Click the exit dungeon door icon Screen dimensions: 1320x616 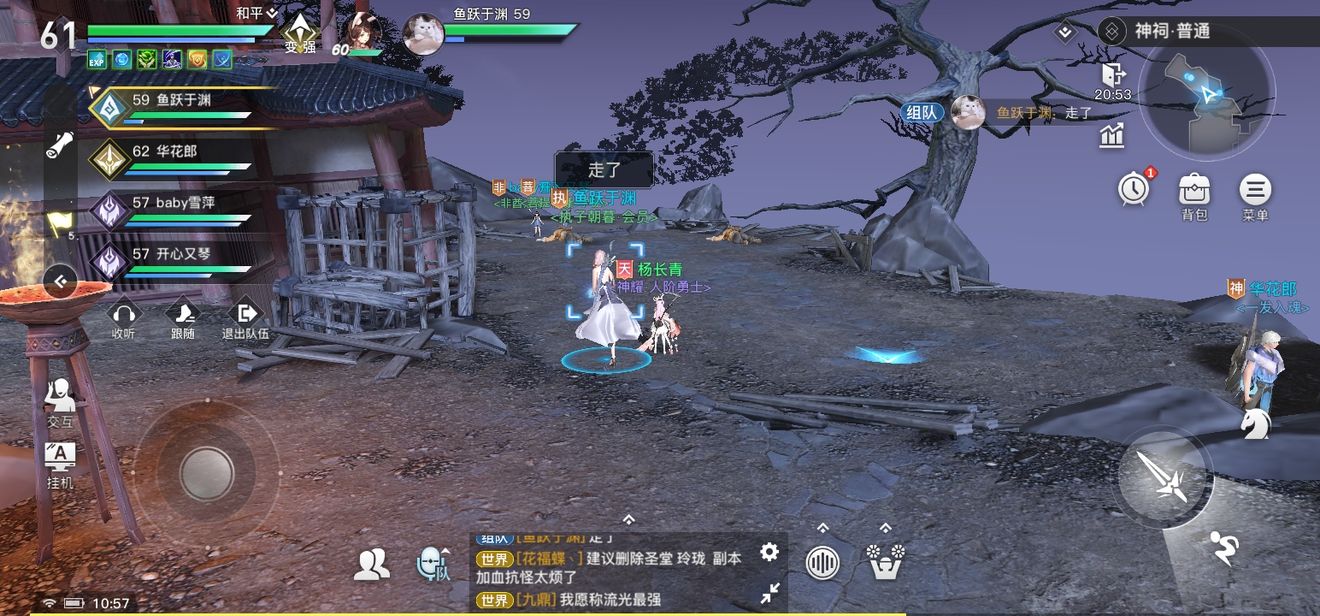pos(1112,75)
